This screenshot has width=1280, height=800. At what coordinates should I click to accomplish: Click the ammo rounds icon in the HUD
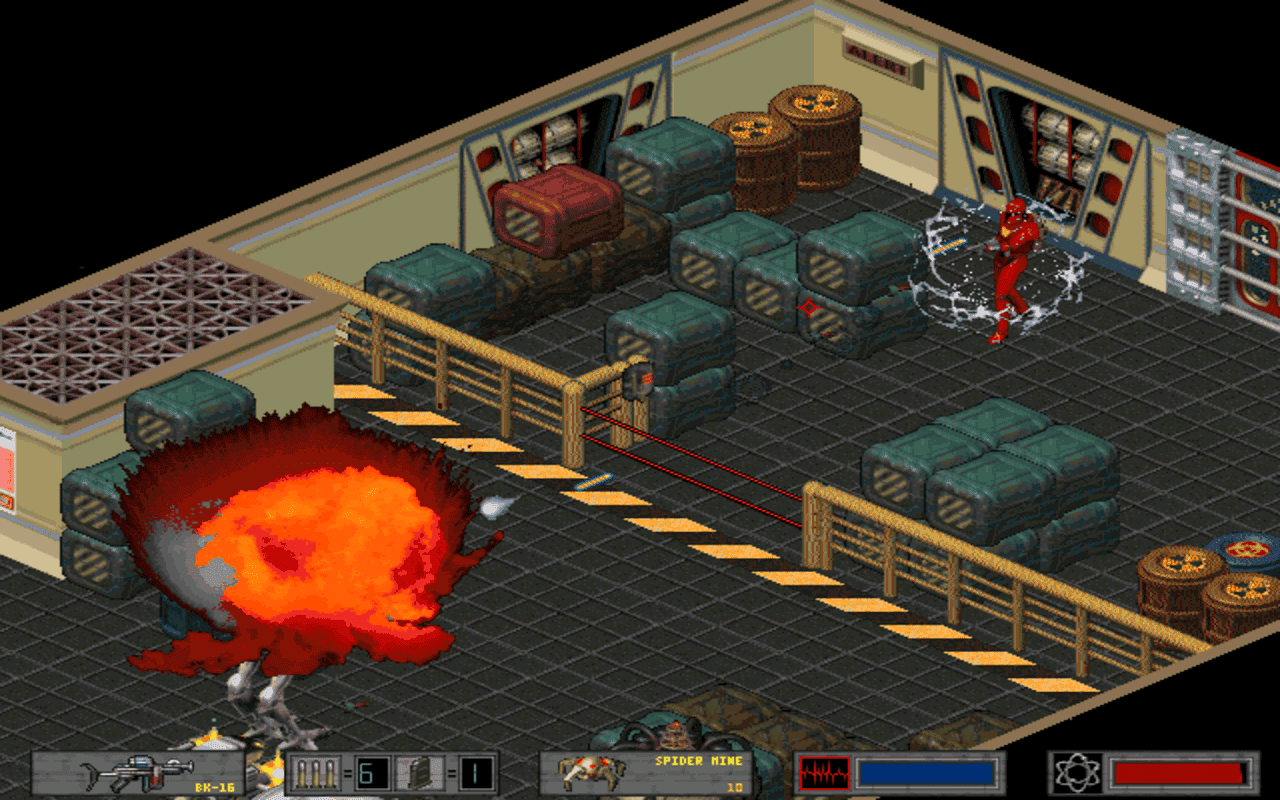315,770
